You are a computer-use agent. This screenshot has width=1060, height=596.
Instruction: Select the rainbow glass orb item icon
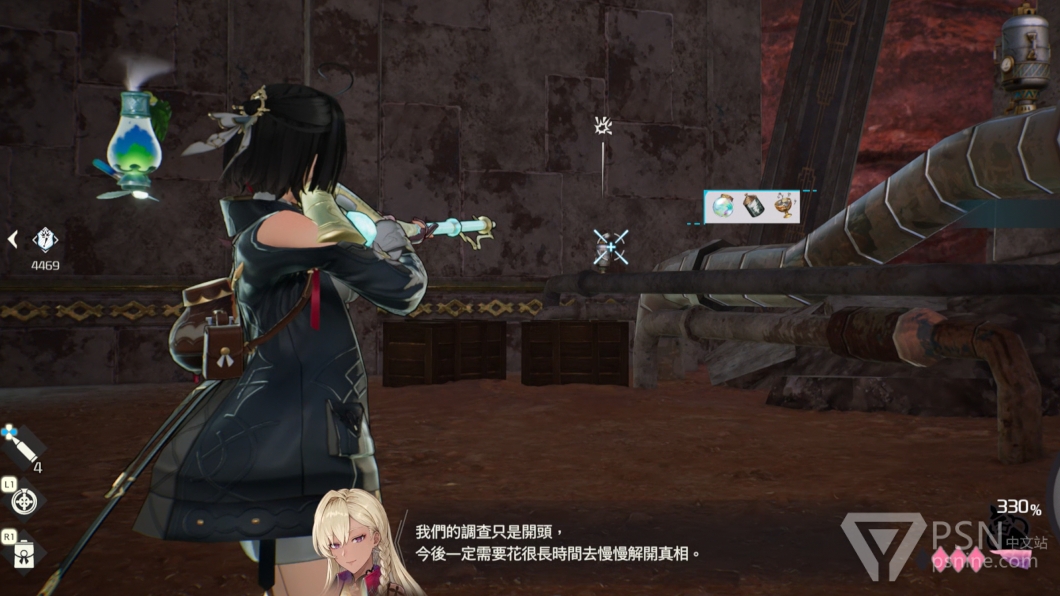click(x=720, y=207)
